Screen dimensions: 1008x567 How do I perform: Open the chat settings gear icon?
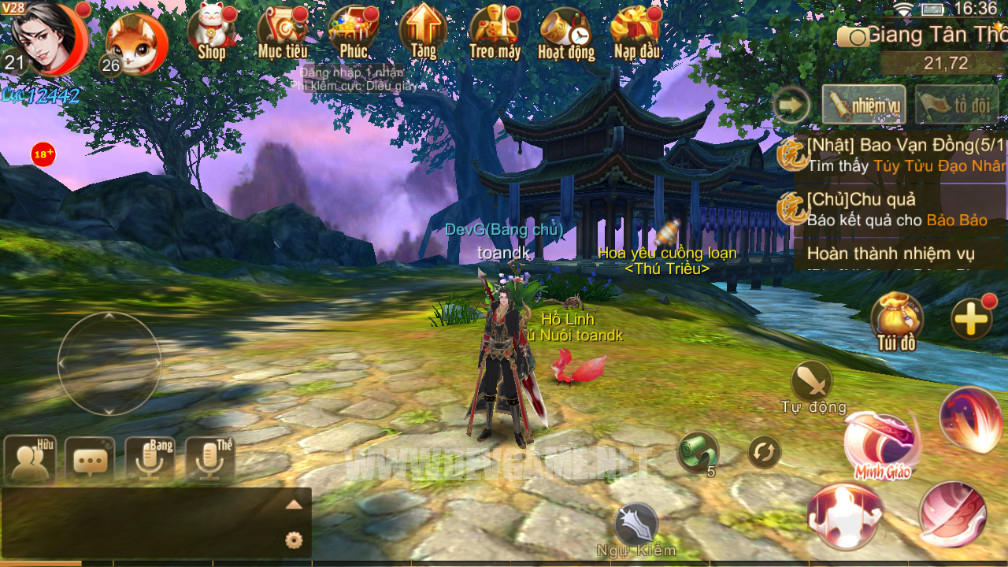coord(293,540)
